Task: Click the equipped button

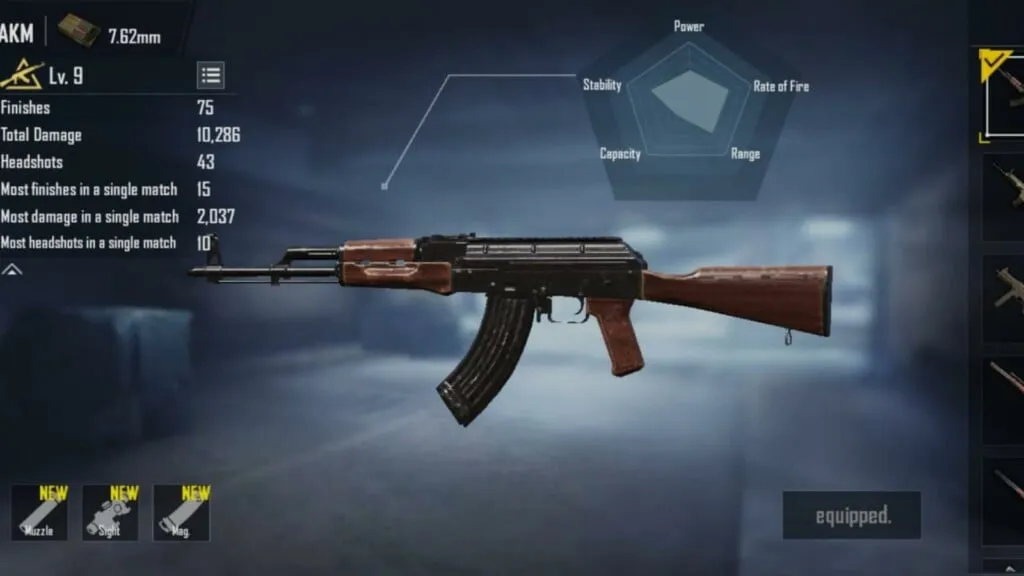Action: coord(851,515)
